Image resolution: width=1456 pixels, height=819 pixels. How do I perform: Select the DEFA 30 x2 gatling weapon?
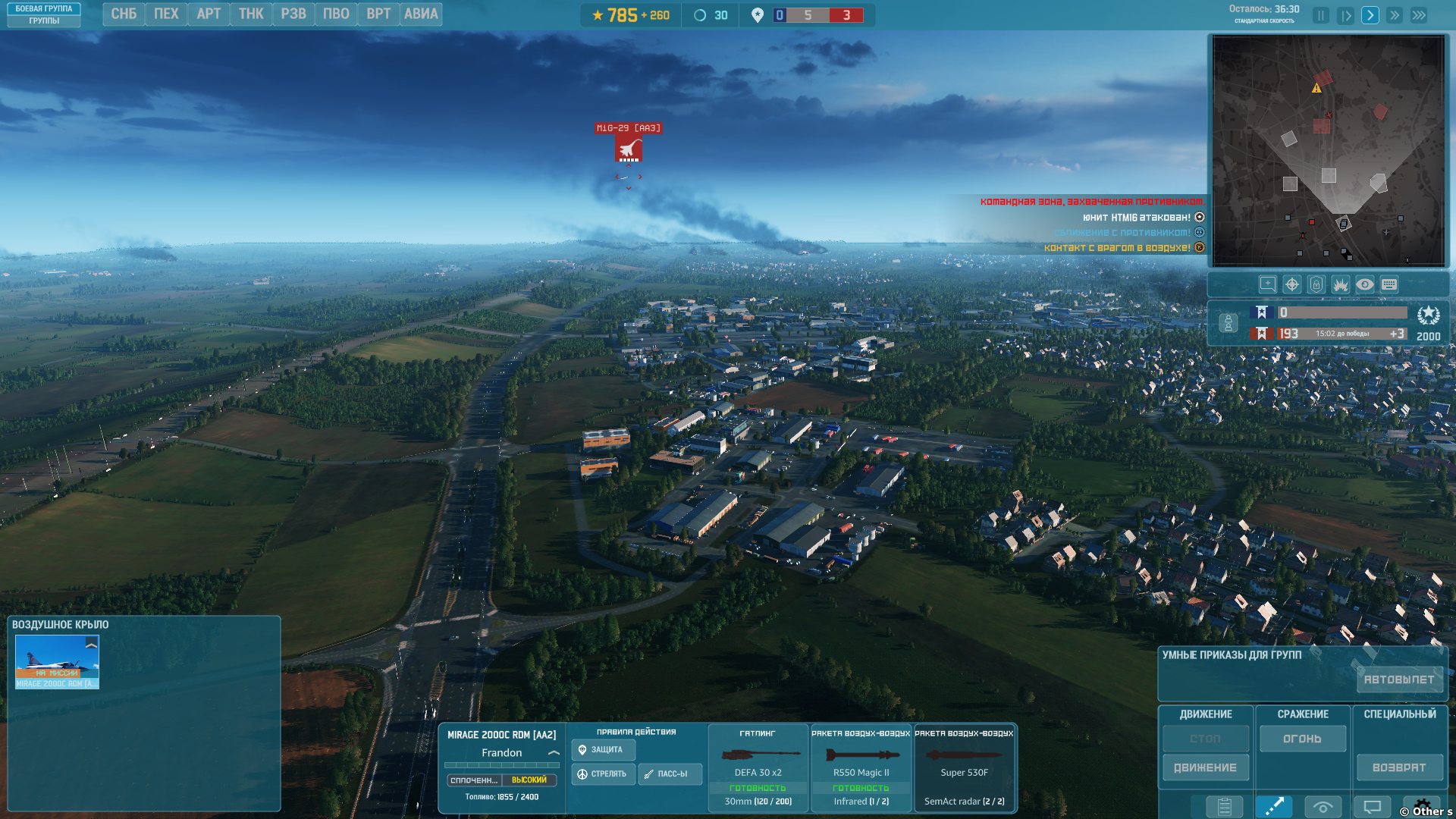coord(758,767)
